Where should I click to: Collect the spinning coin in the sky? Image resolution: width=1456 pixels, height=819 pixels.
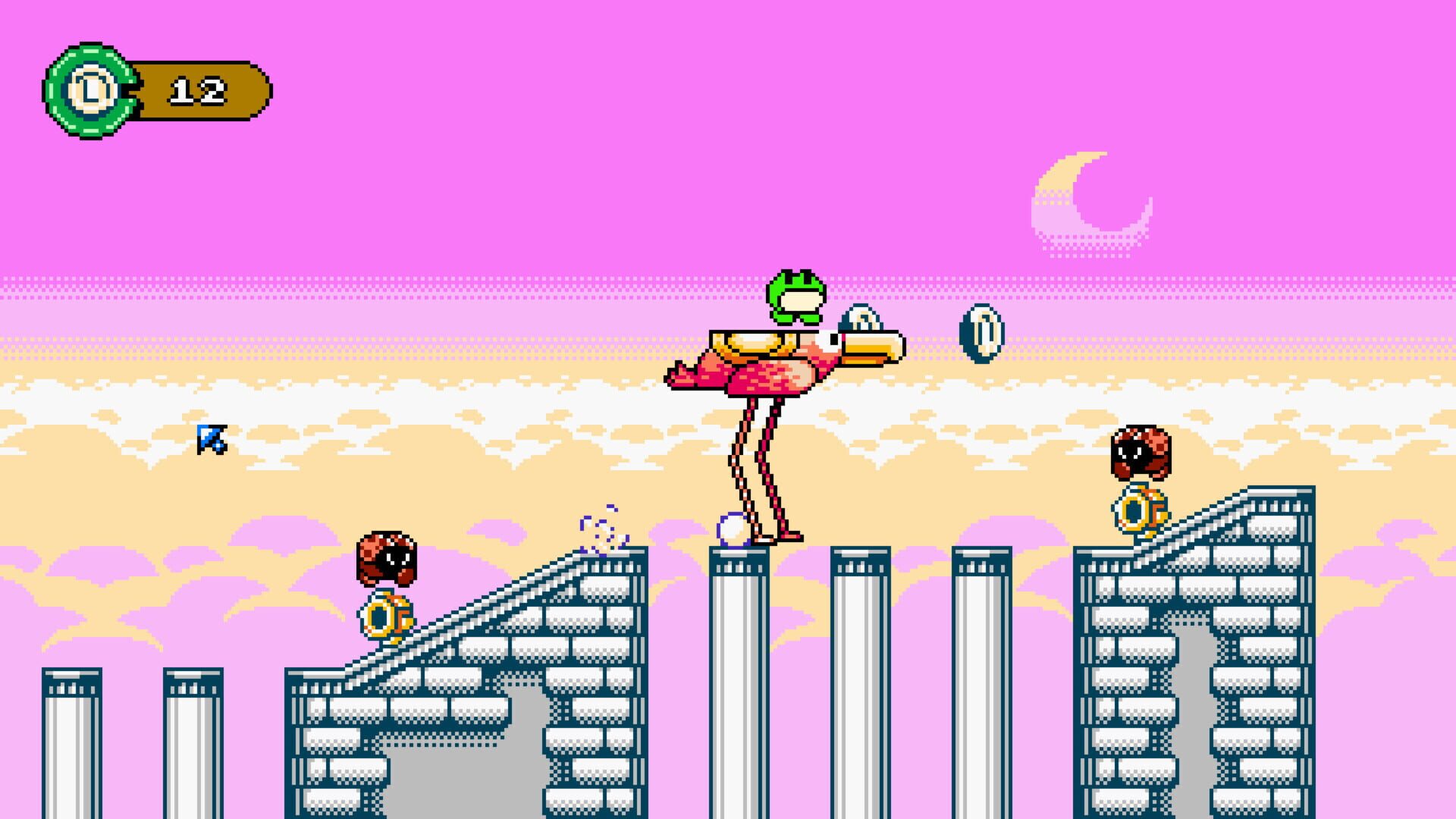coord(982,334)
